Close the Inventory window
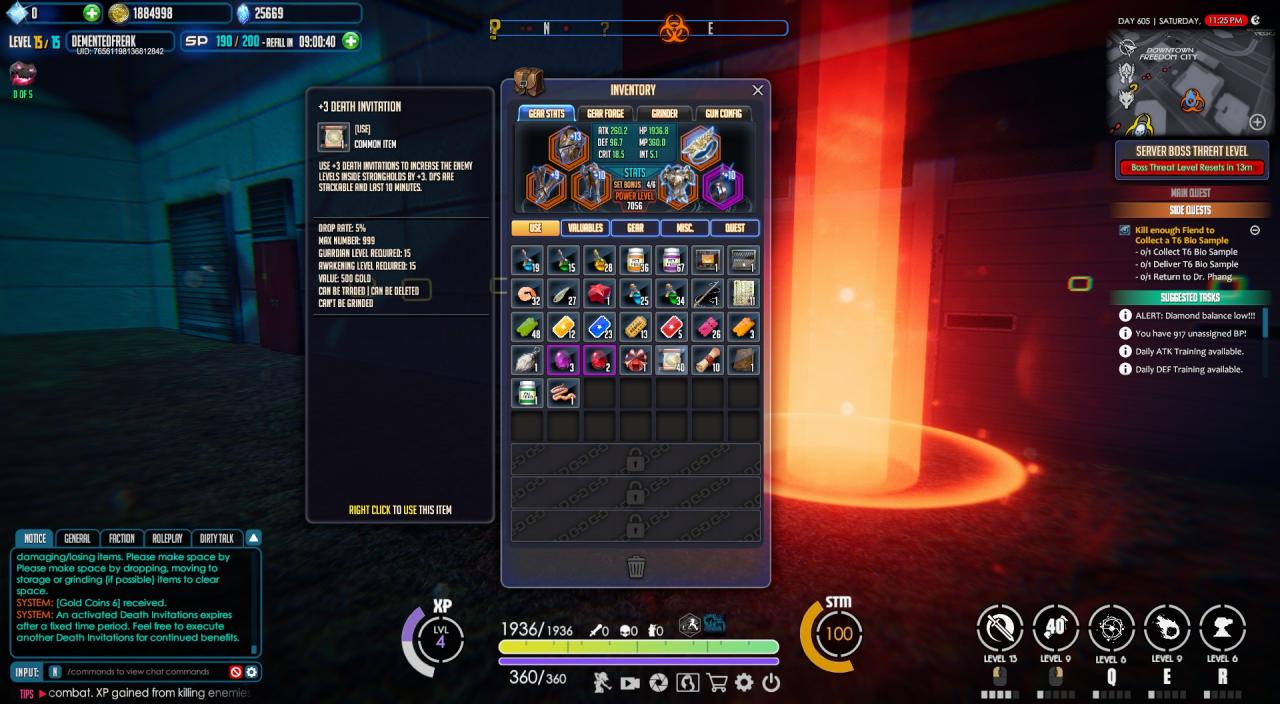This screenshot has height=704, width=1280. pyautogui.click(x=757, y=90)
